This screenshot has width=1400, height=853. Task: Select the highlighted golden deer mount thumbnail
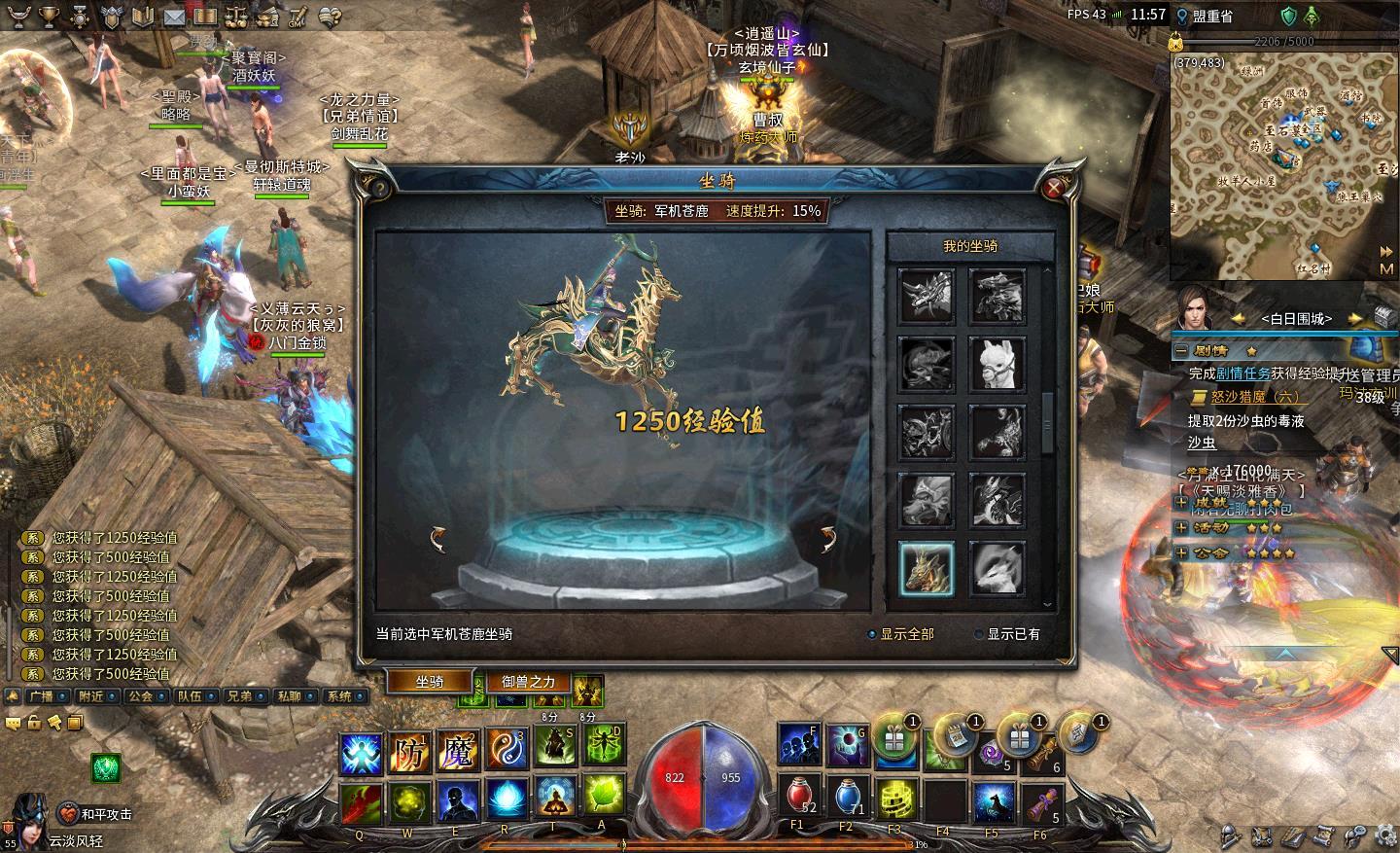[x=927, y=569]
